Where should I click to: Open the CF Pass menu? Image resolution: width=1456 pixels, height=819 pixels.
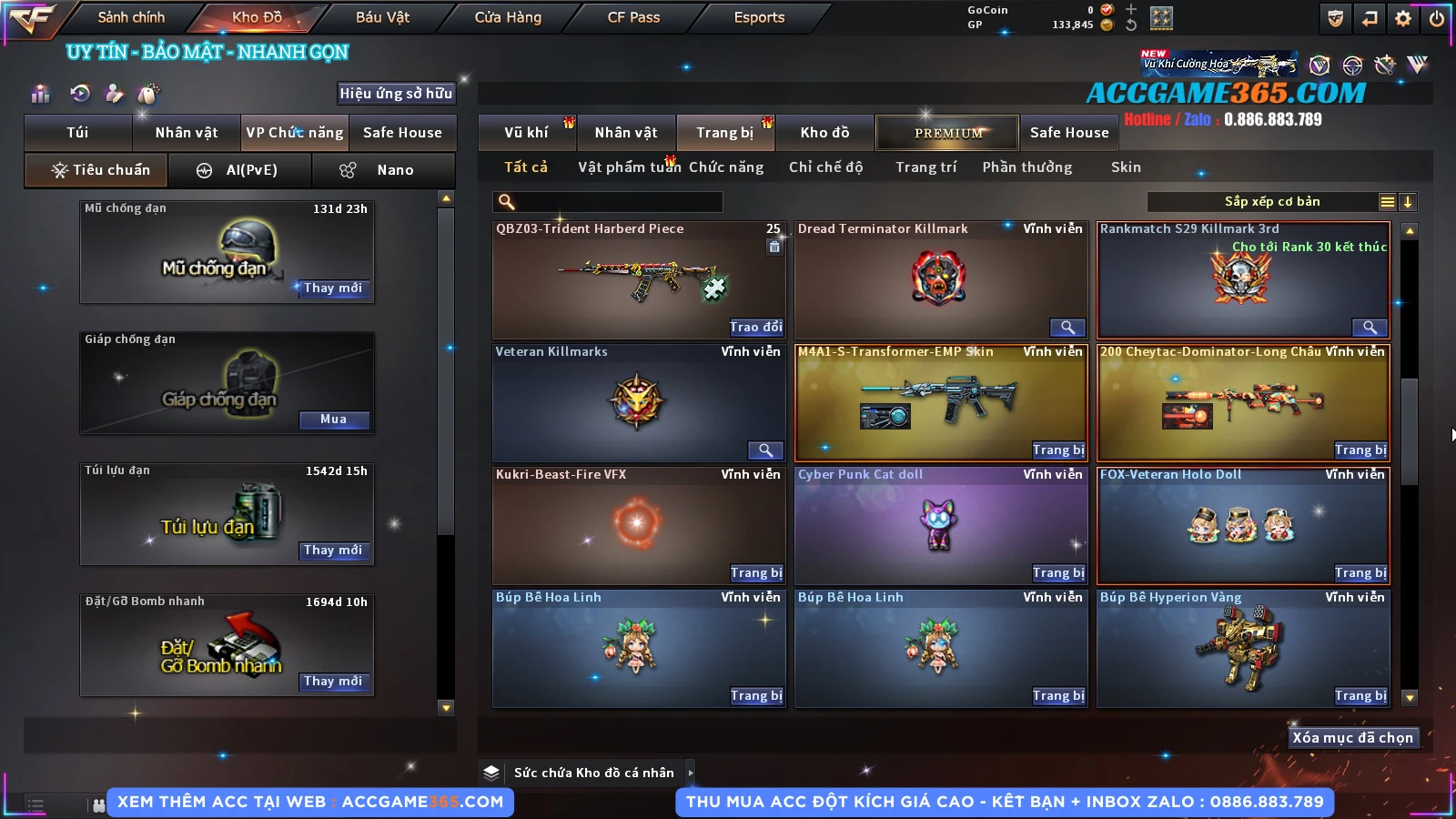click(633, 17)
